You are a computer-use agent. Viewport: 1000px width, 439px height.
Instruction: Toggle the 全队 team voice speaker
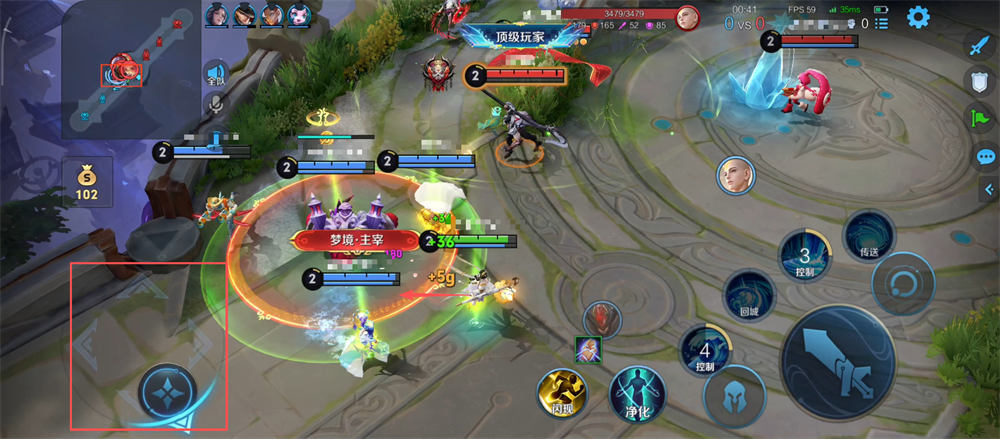point(215,74)
